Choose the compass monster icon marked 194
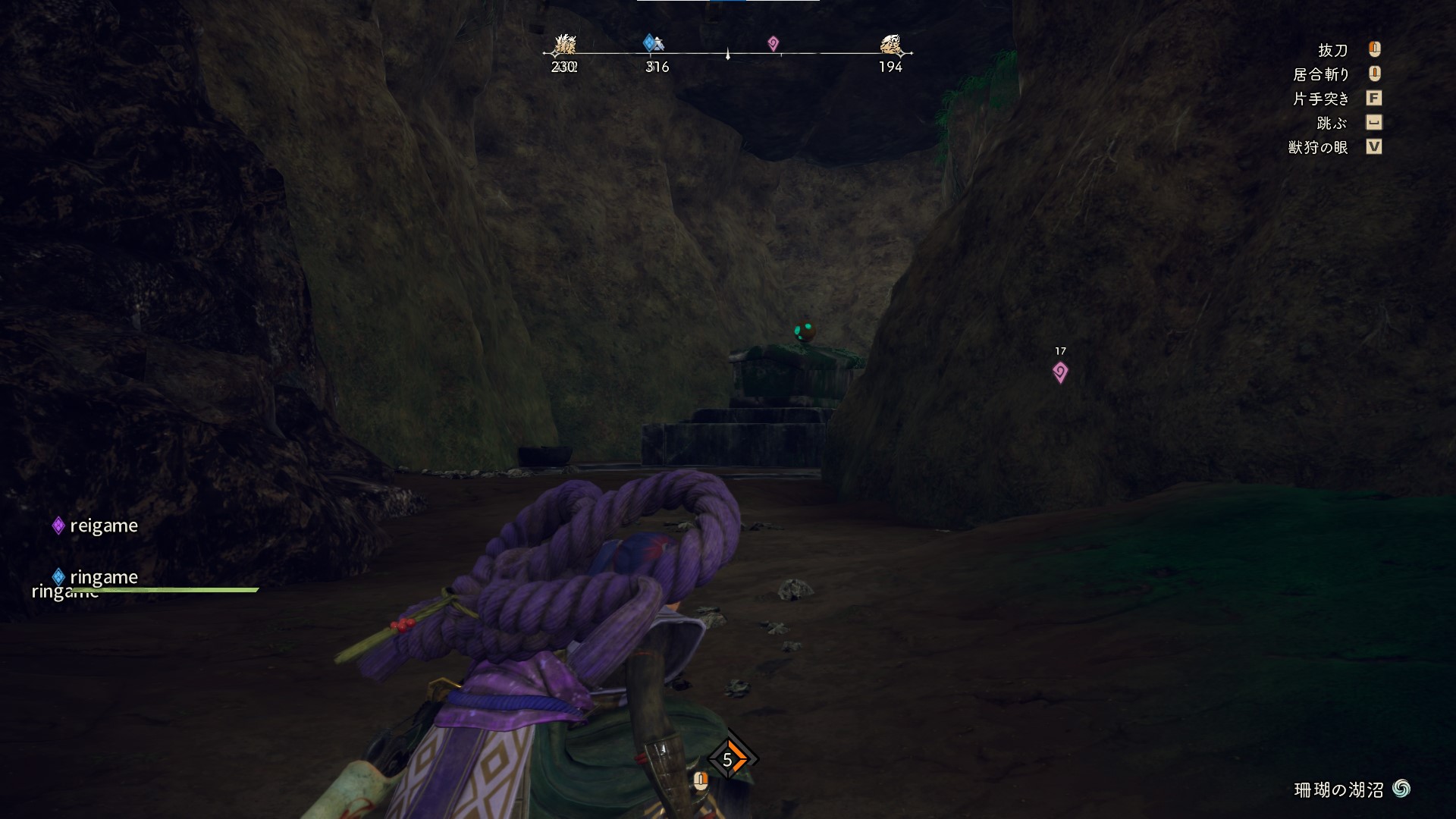This screenshot has height=819, width=1456. (x=890, y=45)
